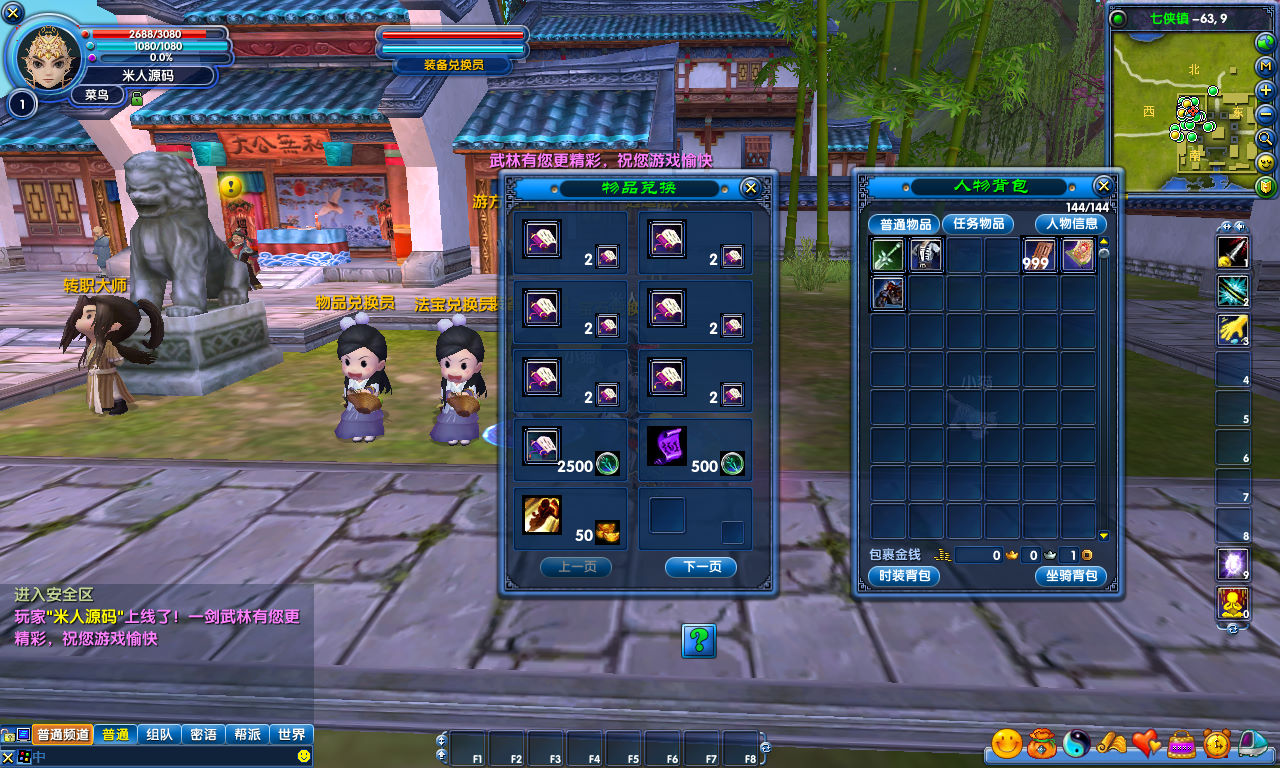Select the exchange item costing 50 gold
The width and height of the screenshot is (1280, 768).
542,515
